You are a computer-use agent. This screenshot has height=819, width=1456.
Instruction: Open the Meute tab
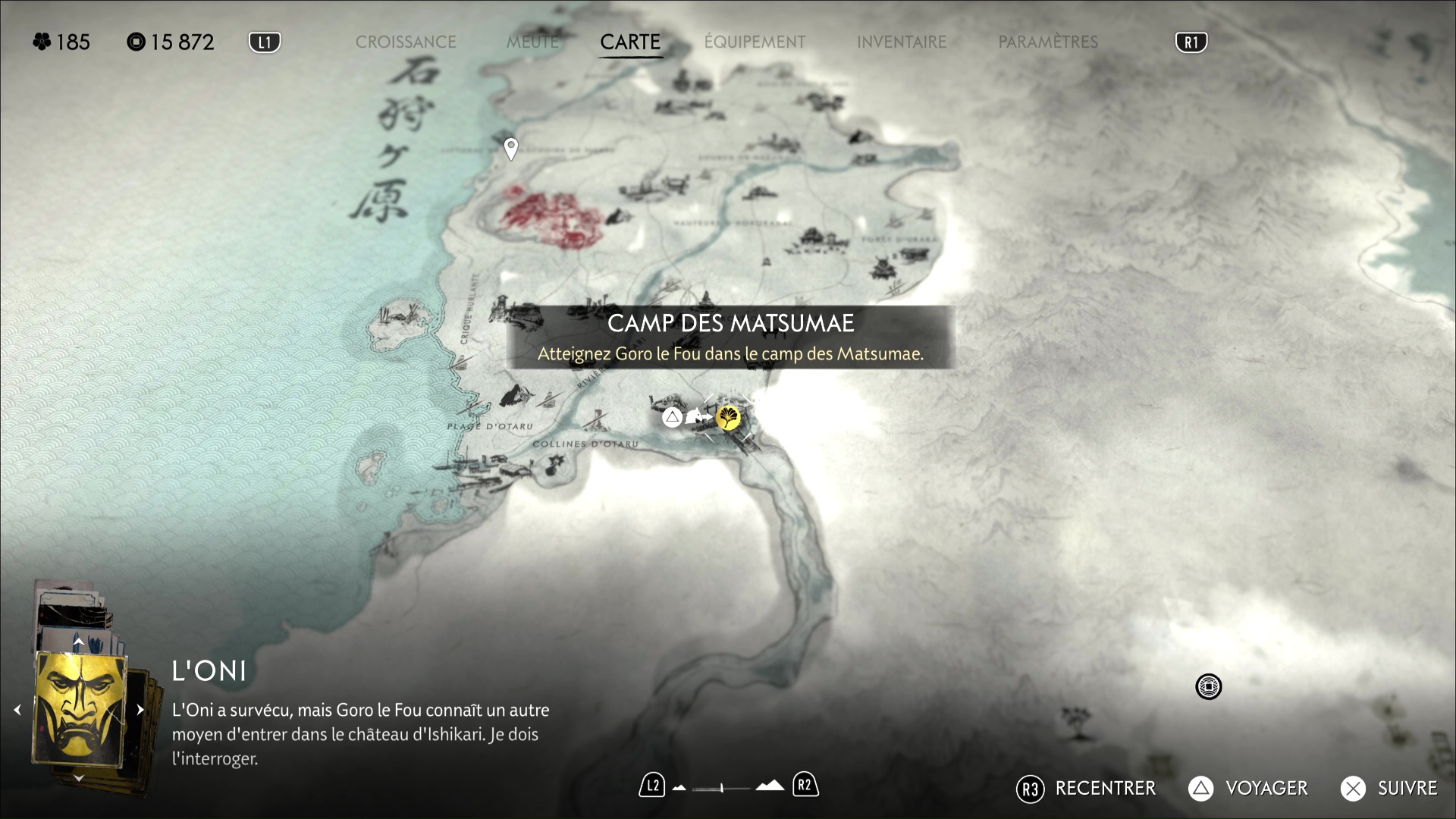532,42
